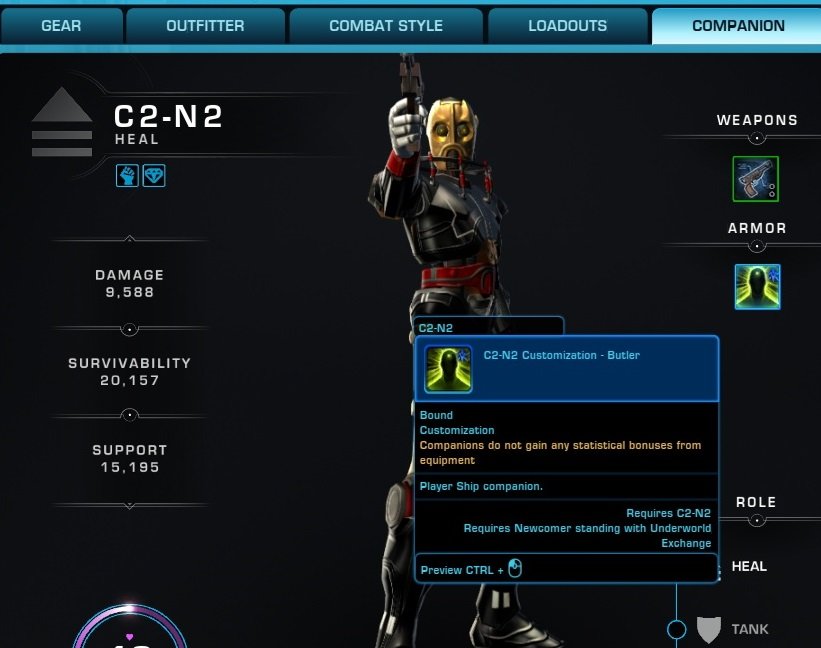821x648 pixels.
Task: Select the Heal role option
Action: [749, 567]
